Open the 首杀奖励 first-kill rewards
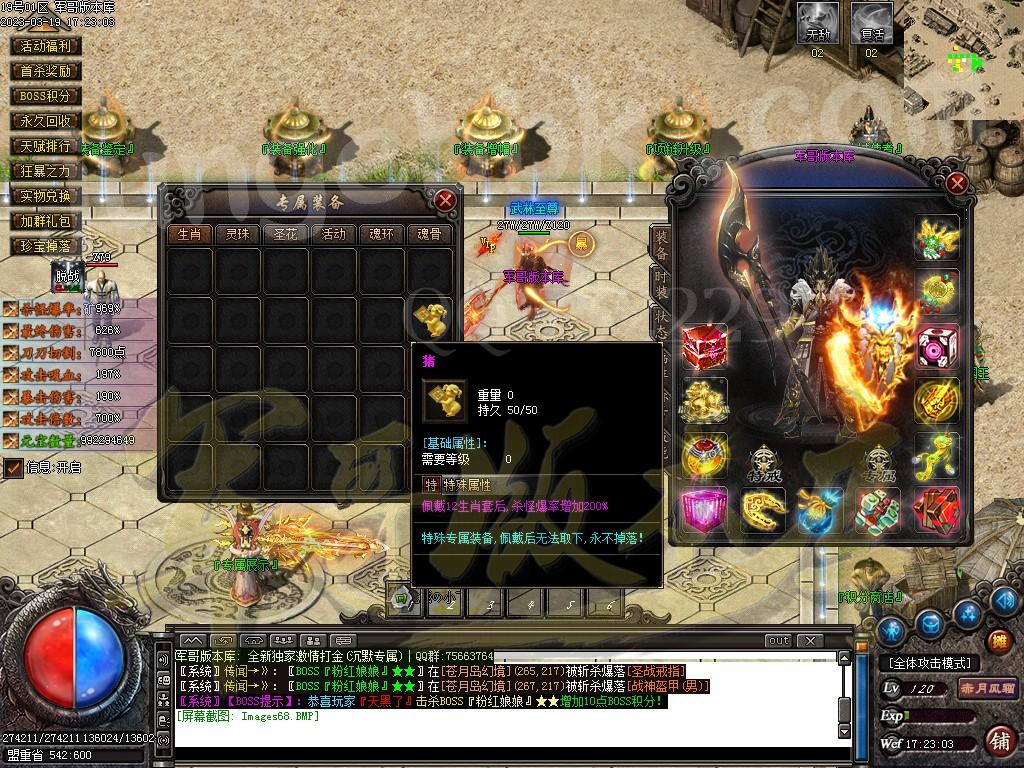The image size is (1024, 768). (46, 71)
